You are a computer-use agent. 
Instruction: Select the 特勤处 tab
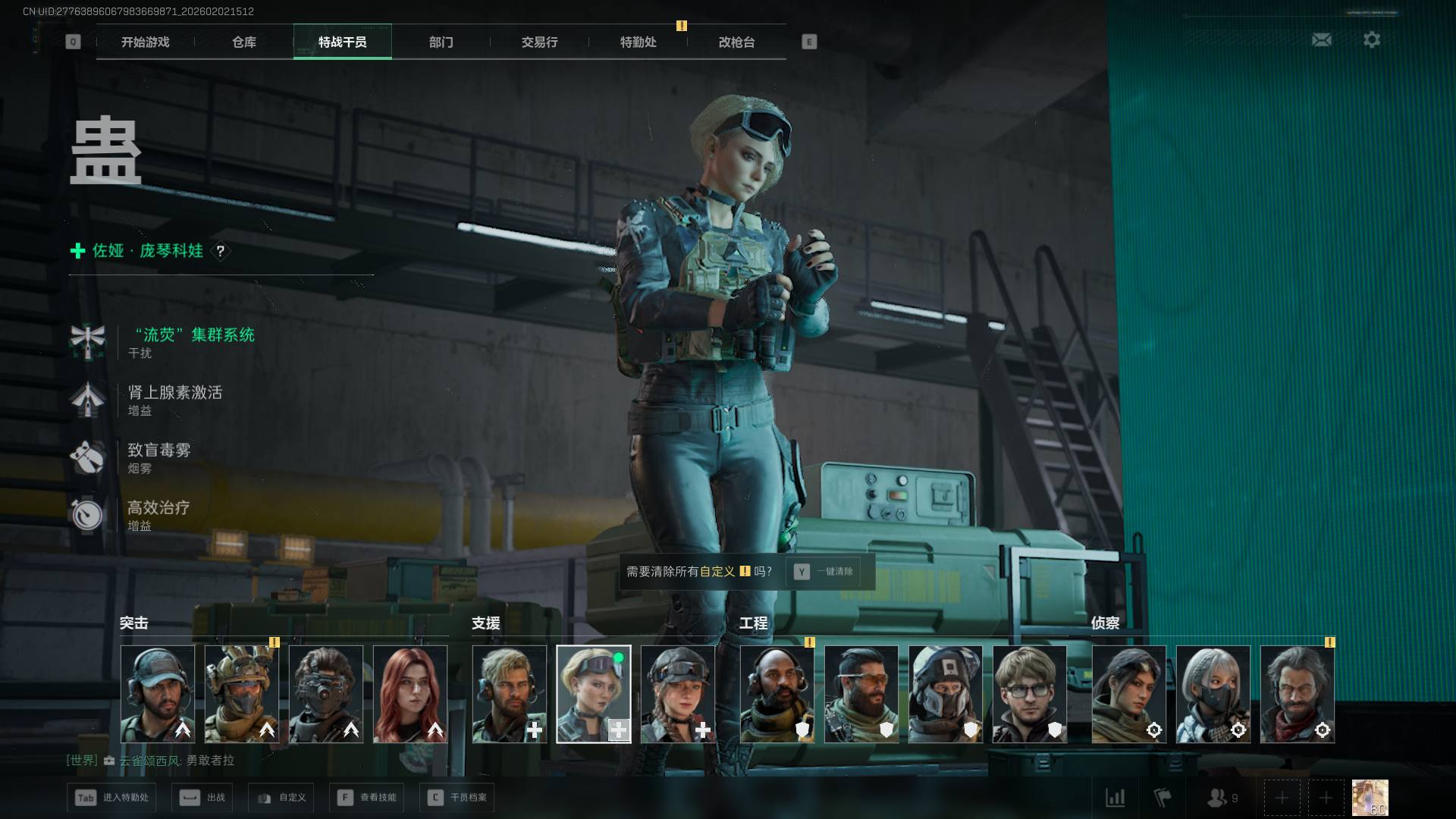(x=638, y=42)
